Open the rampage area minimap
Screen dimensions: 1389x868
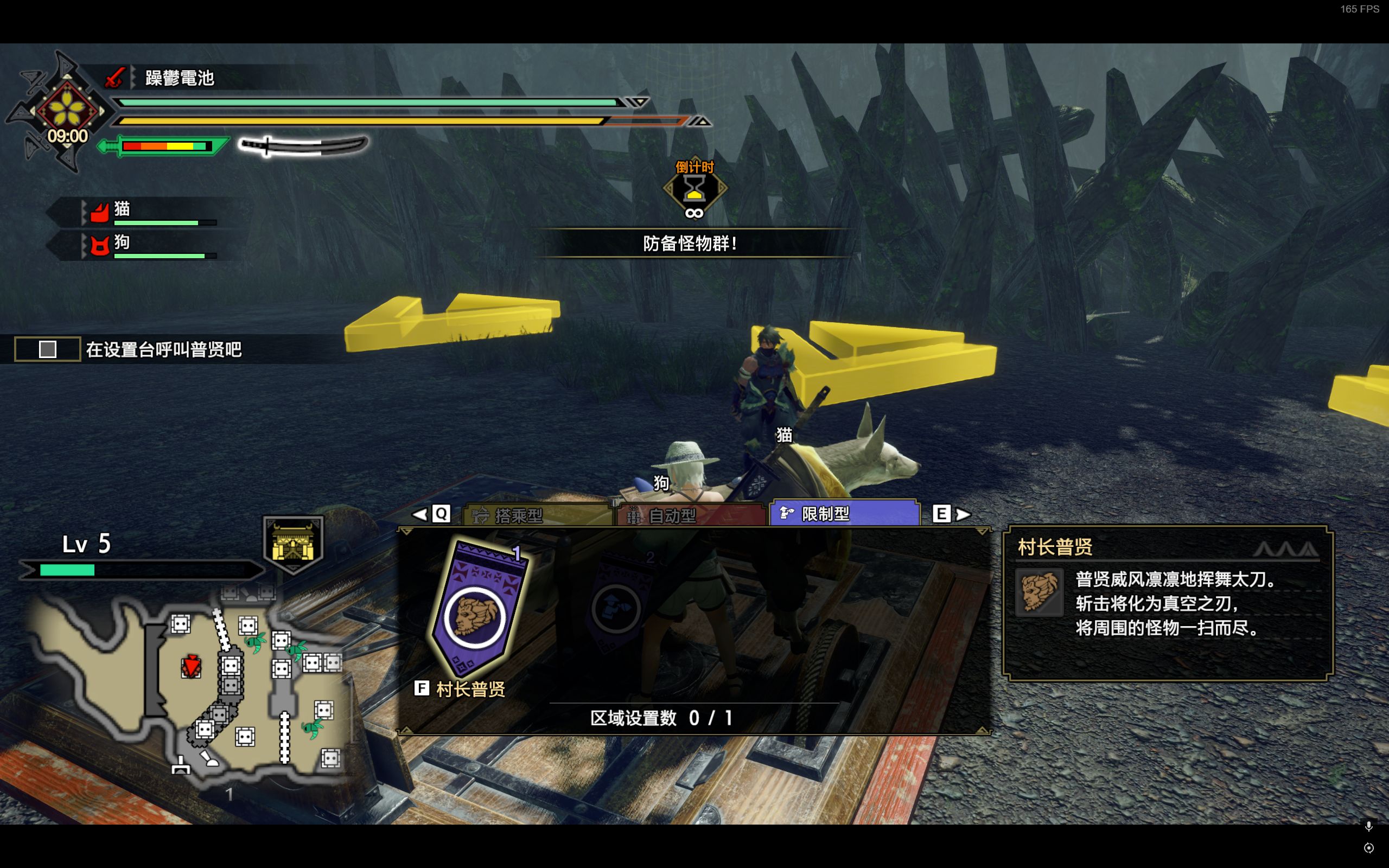point(189,690)
